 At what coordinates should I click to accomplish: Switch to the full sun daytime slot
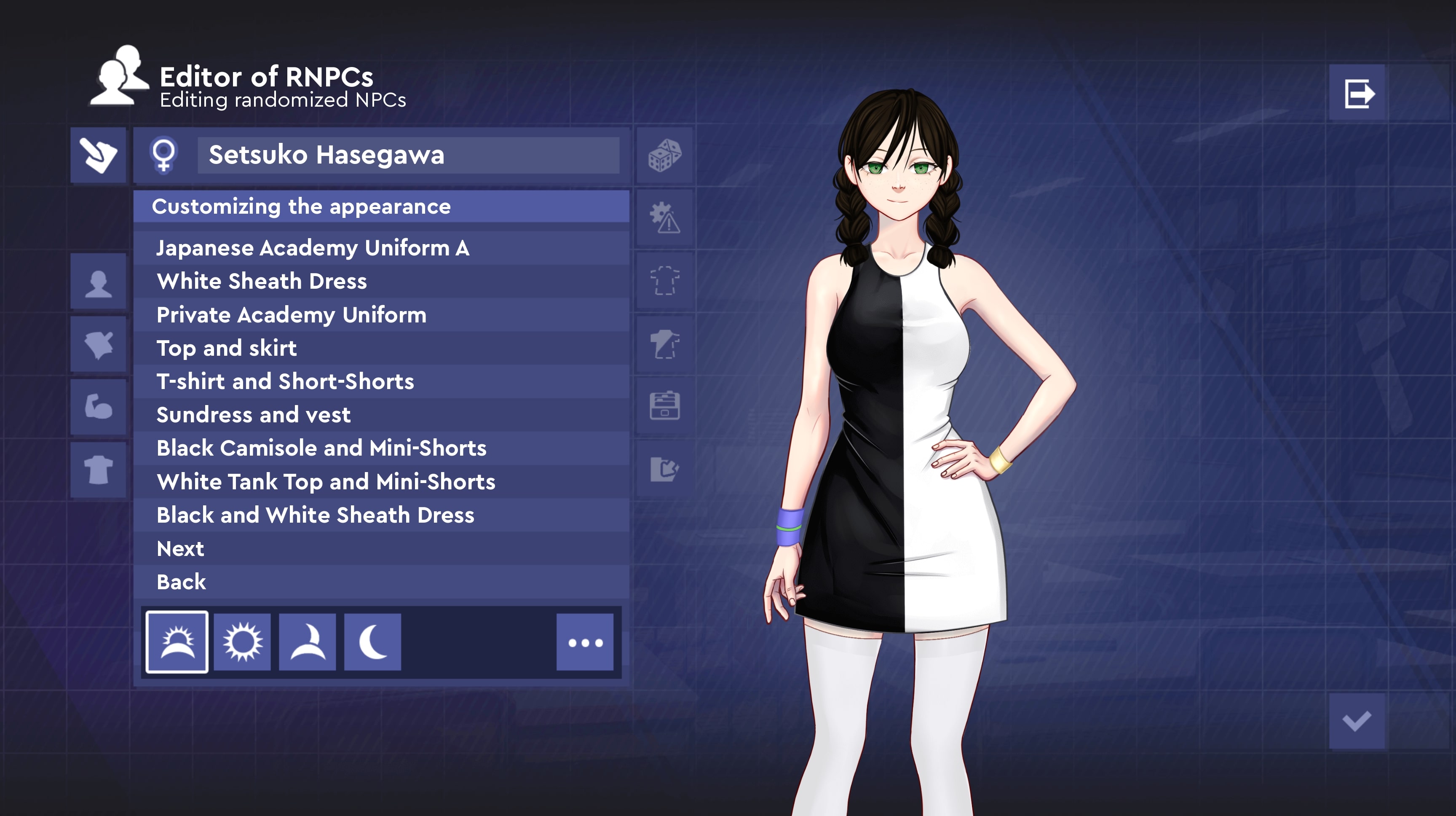pos(242,642)
